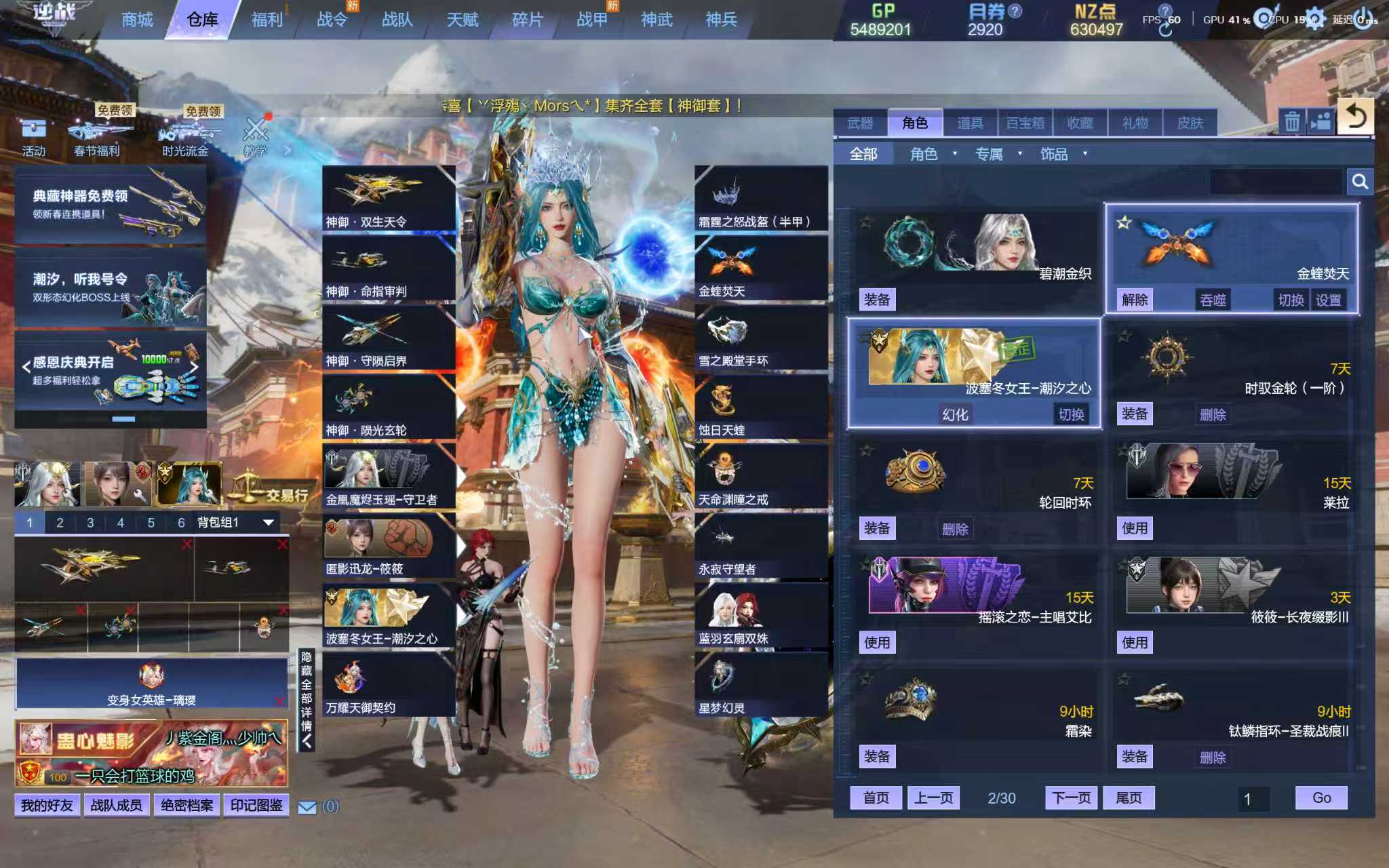This screenshot has width=1389, height=868.
Task: Equip the 碧潮金织 item
Action: tap(877, 300)
